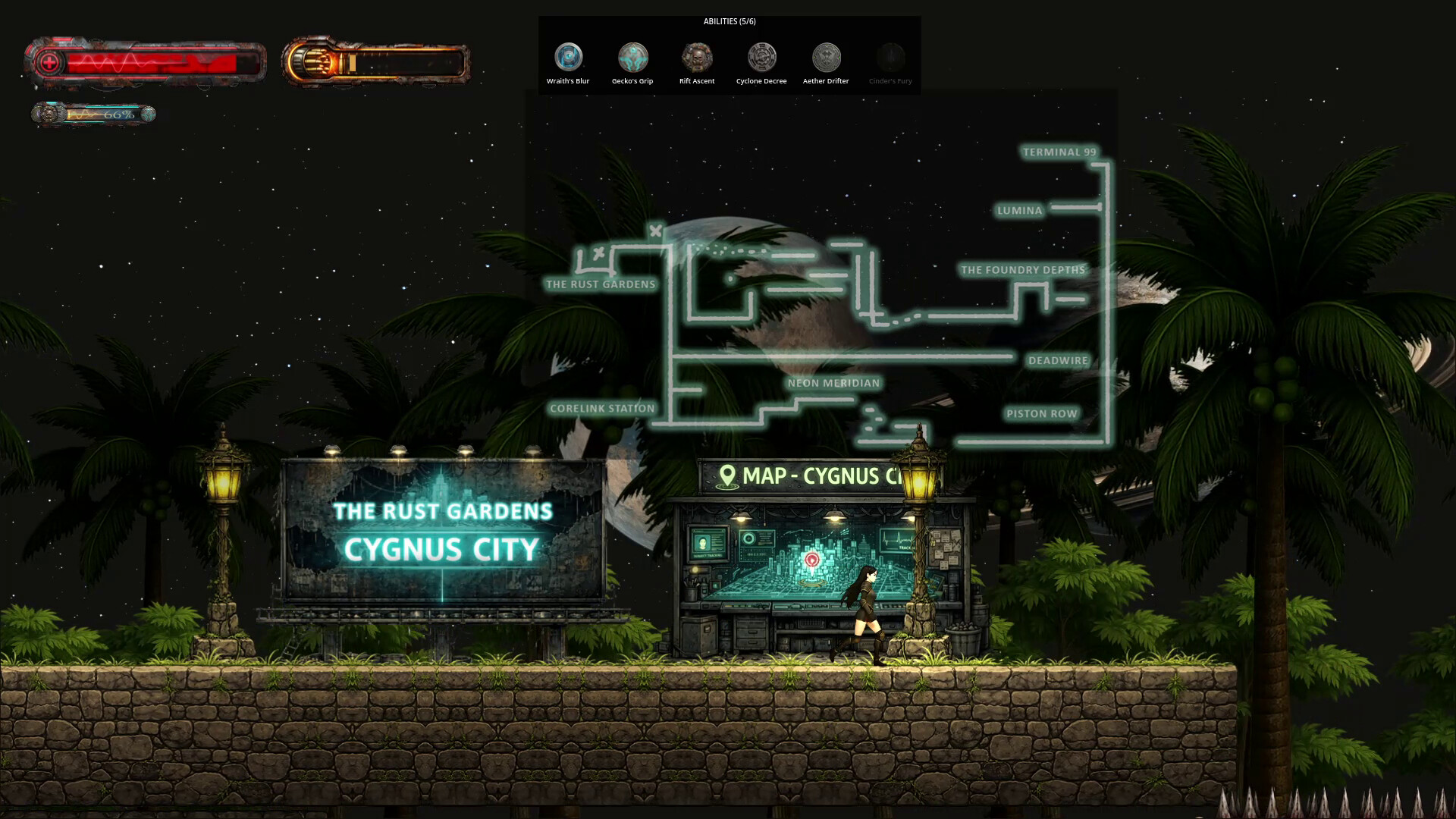Click the Piston Row label
Image resolution: width=1456 pixels, height=819 pixels.
coord(1041,414)
